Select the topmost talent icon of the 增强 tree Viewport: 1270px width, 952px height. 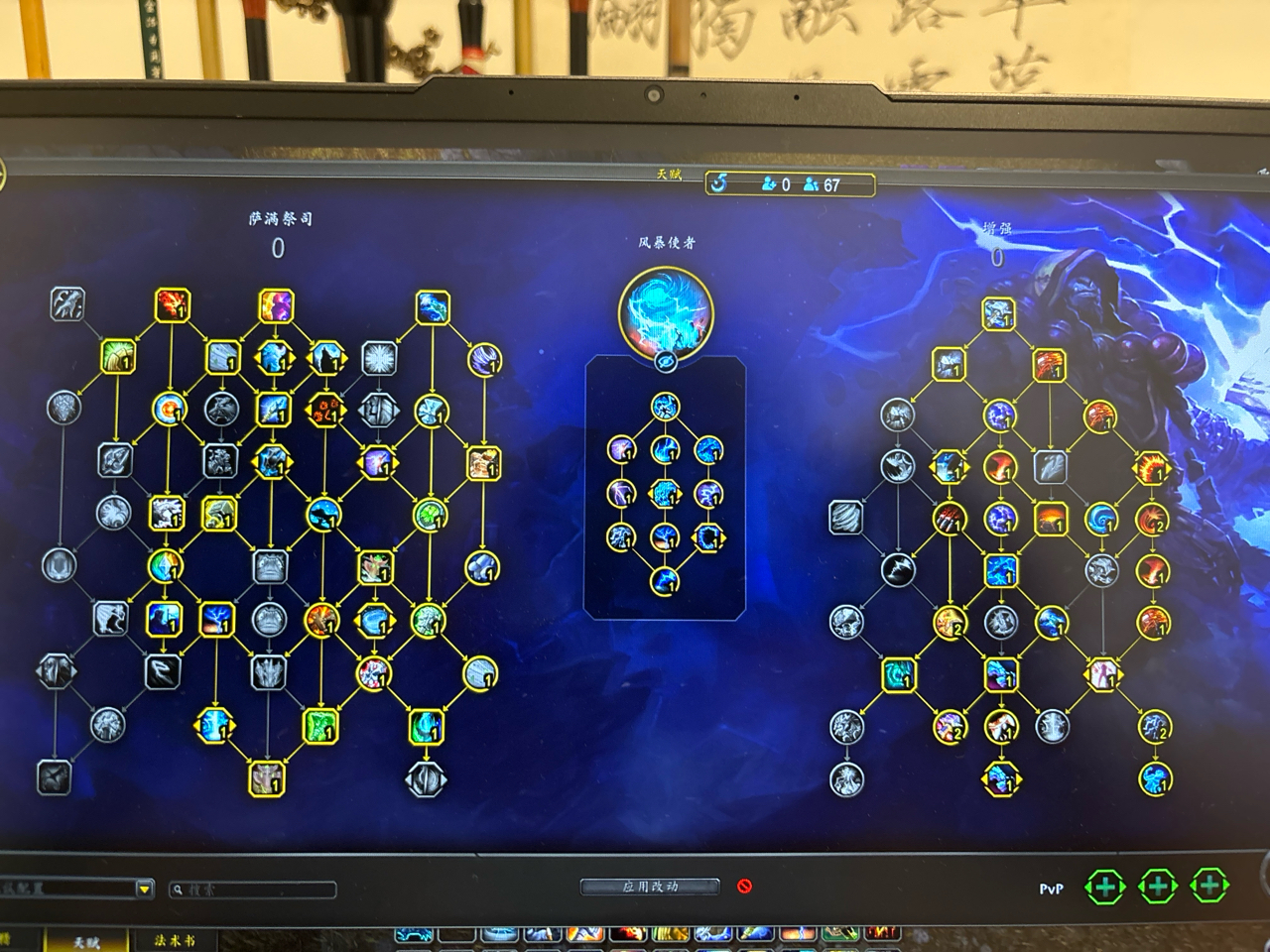point(999,315)
